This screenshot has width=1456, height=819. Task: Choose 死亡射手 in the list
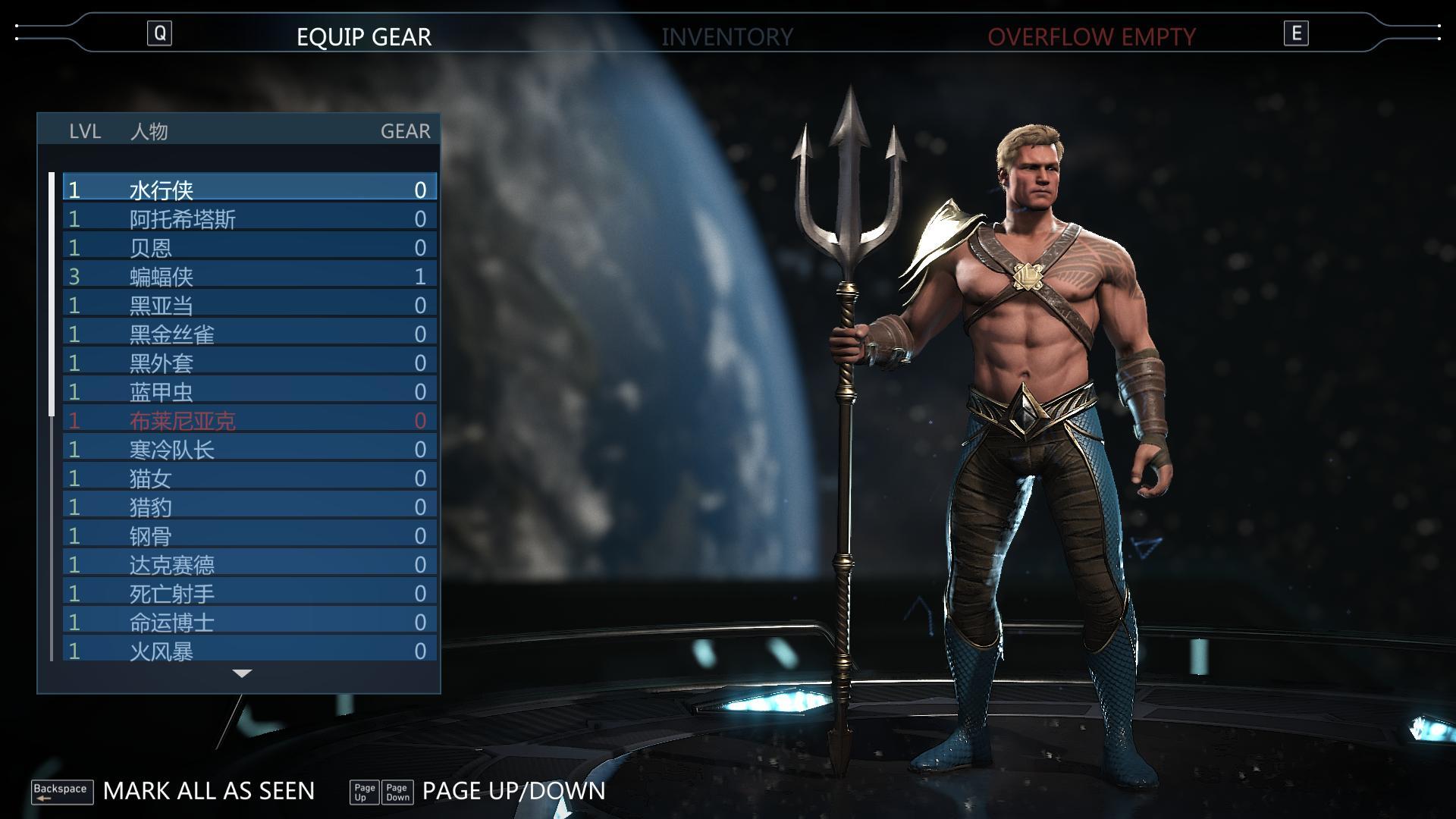click(249, 593)
